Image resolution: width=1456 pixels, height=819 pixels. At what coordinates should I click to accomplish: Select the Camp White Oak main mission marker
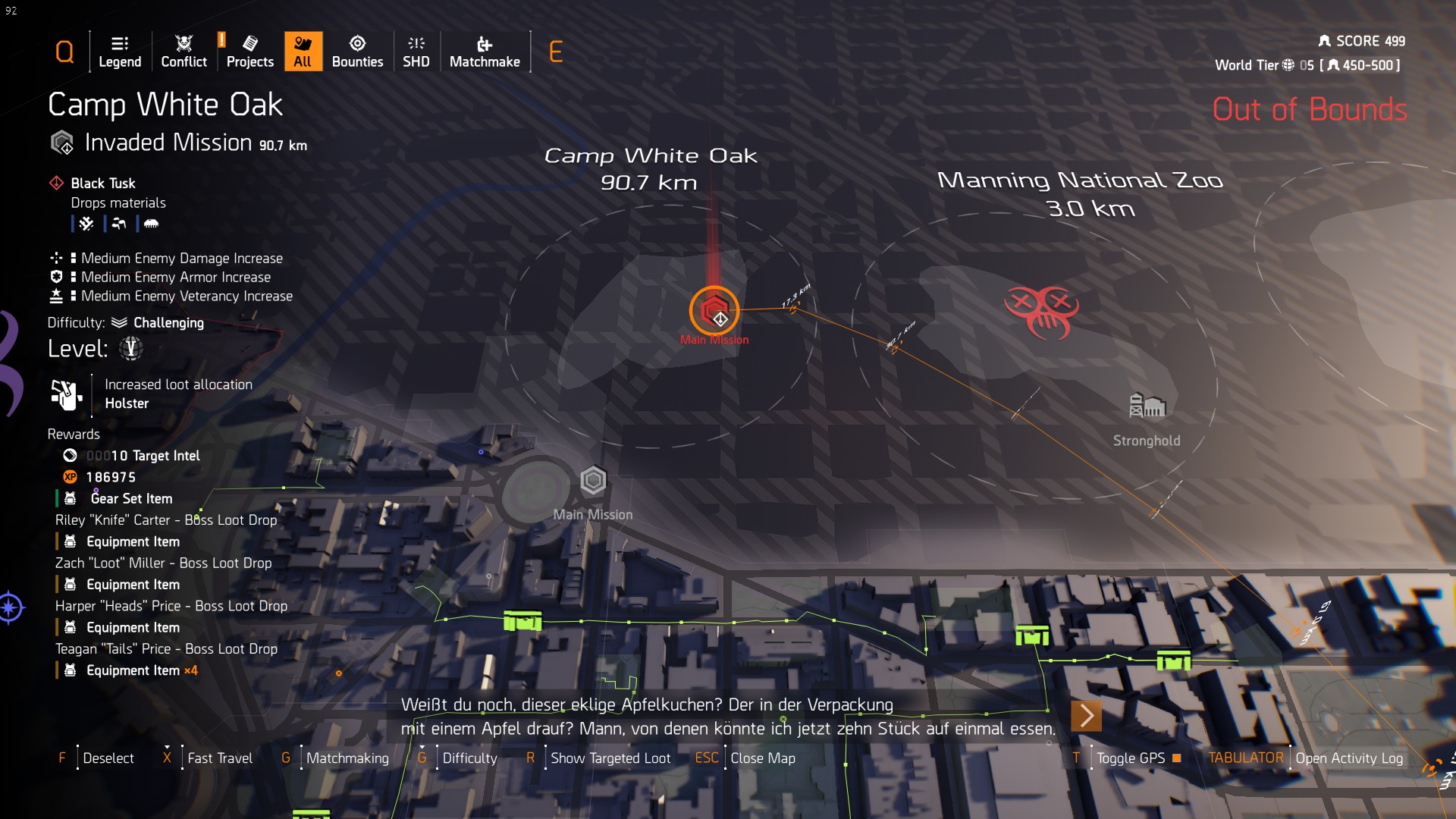point(716,311)
